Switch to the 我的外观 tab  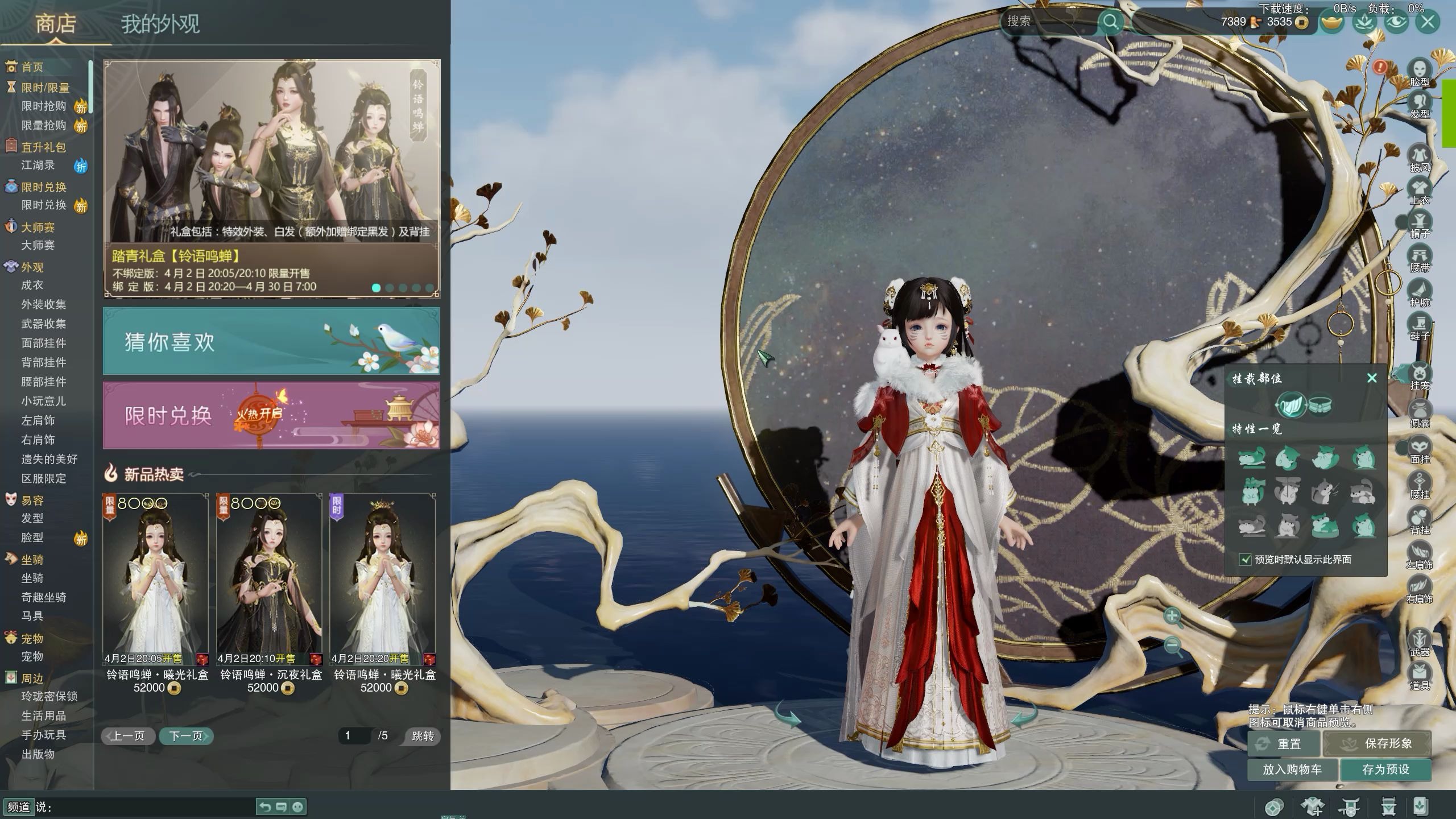(160, 24)
